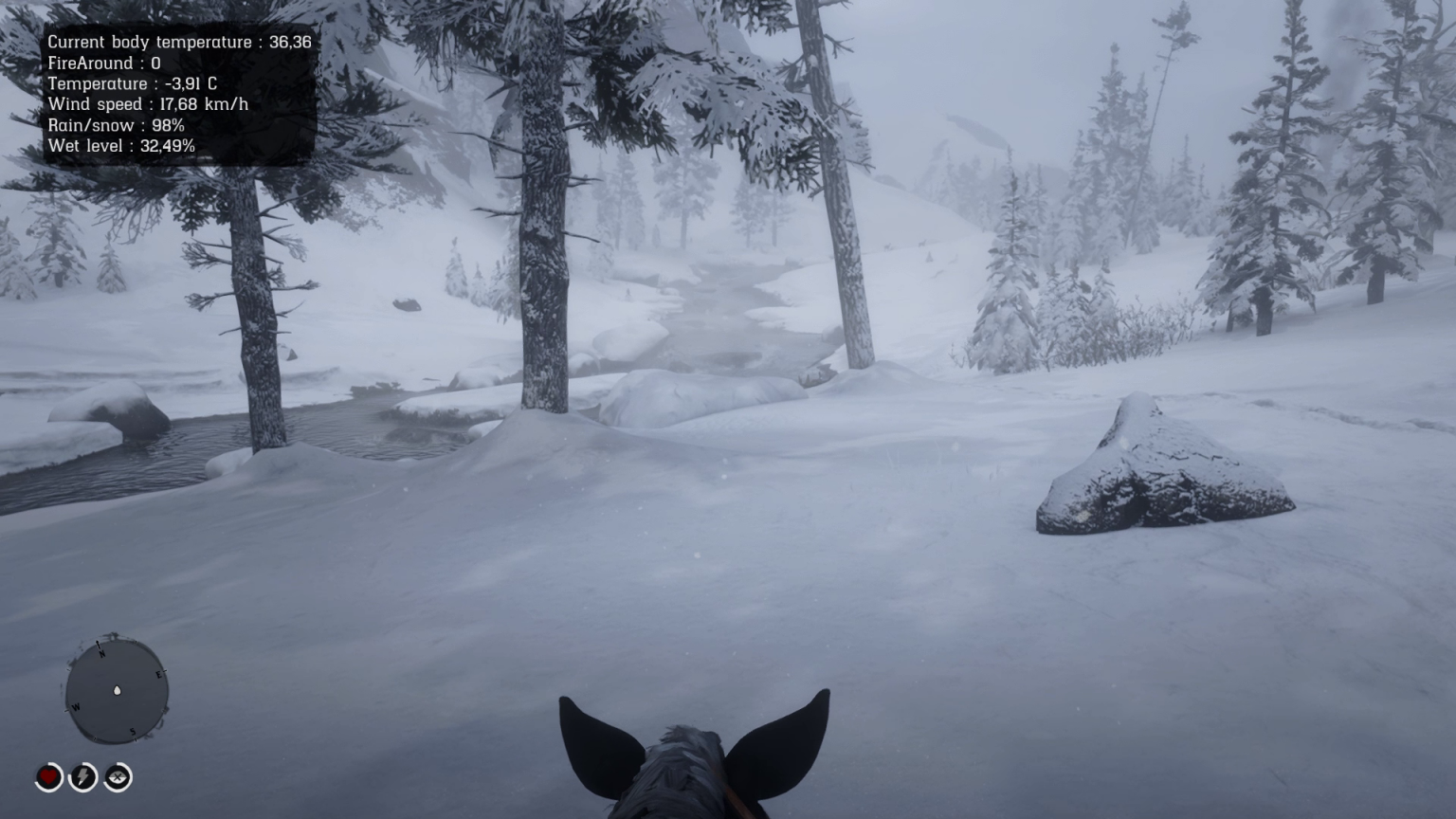Click the E compass marker on the minimap

pos(158,676)
